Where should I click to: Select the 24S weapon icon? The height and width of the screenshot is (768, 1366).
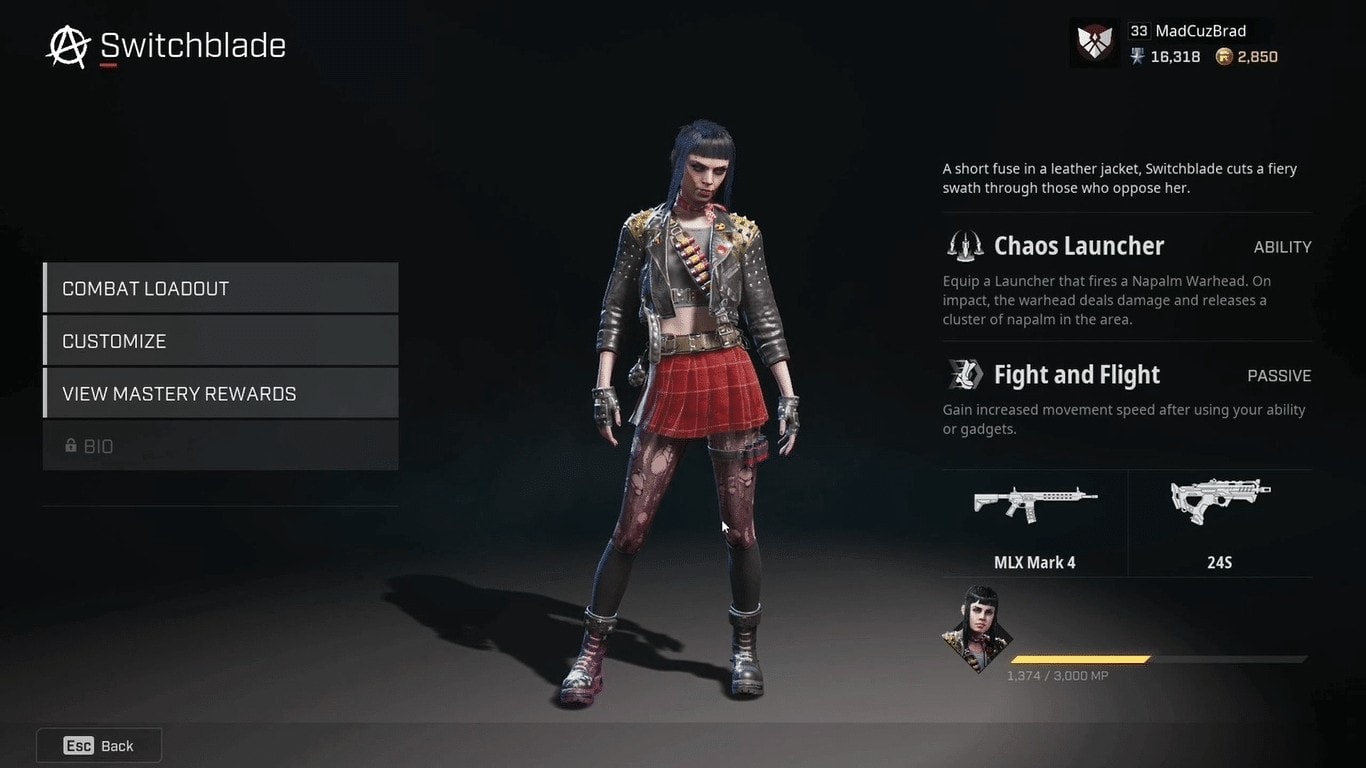click(1219, 500)
